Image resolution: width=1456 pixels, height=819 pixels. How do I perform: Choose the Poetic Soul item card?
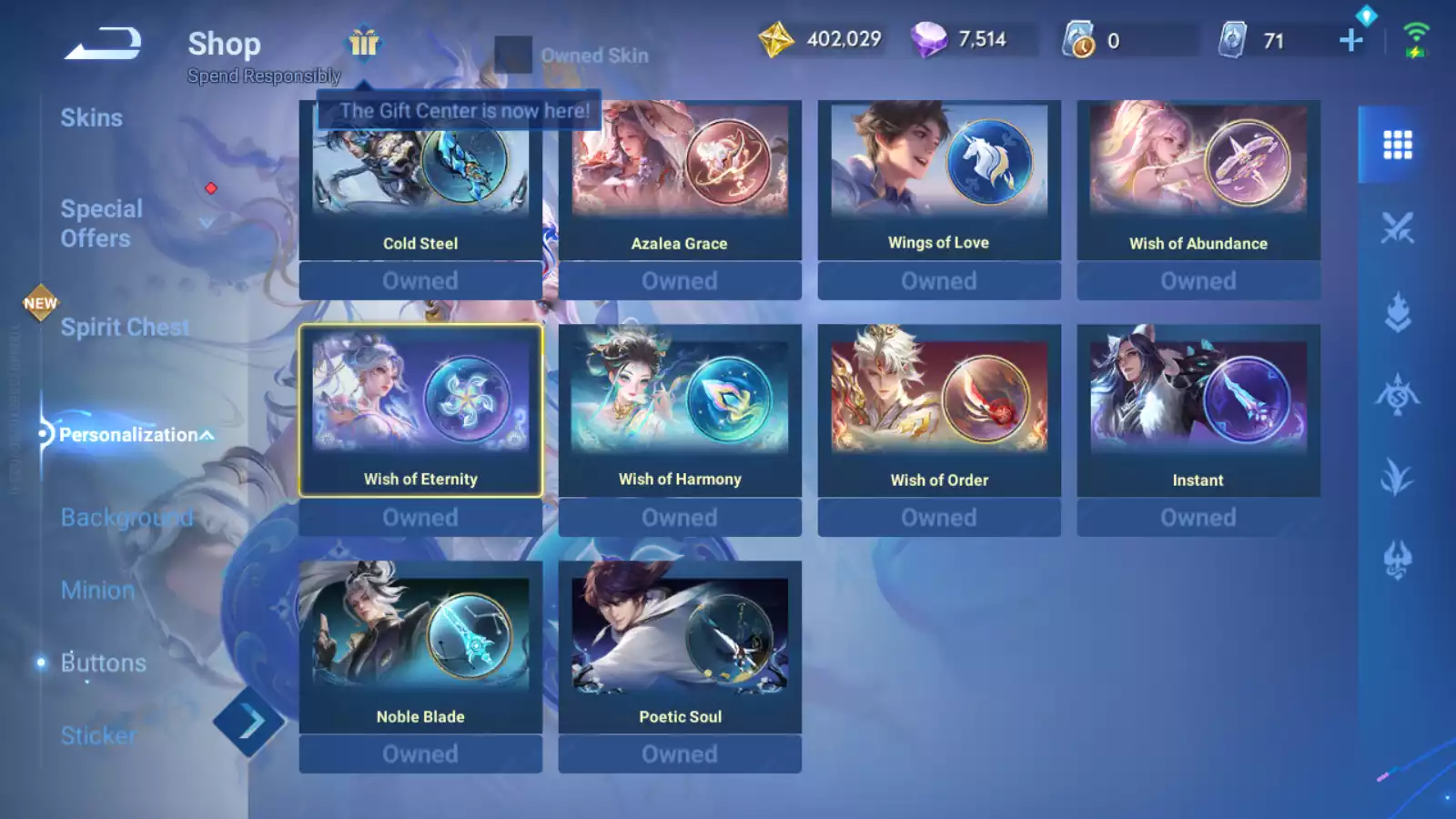pyautogui.click(x=680, y=647)
